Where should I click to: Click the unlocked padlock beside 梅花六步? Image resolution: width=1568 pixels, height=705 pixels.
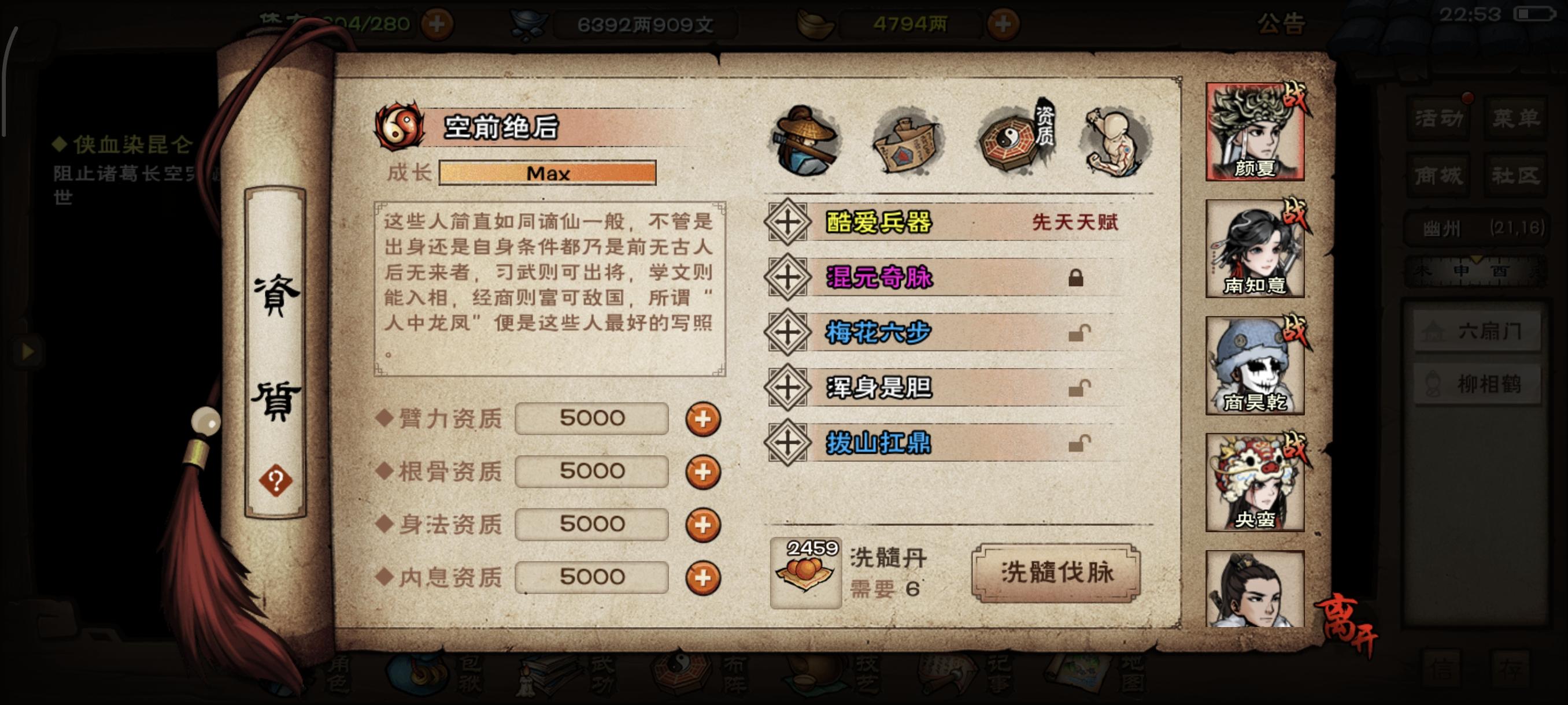pyautogui.click(x=1079, y=333)
